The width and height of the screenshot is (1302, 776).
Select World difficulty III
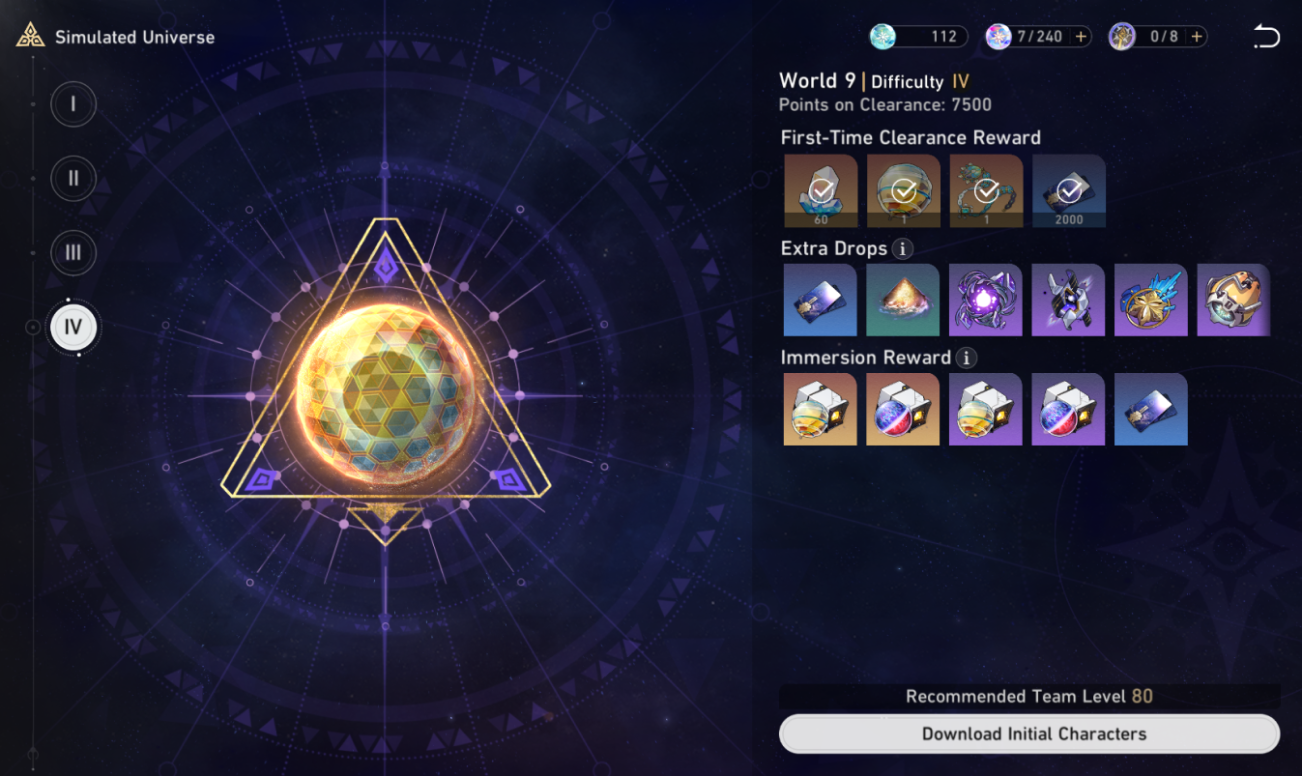tap(73, 253)
